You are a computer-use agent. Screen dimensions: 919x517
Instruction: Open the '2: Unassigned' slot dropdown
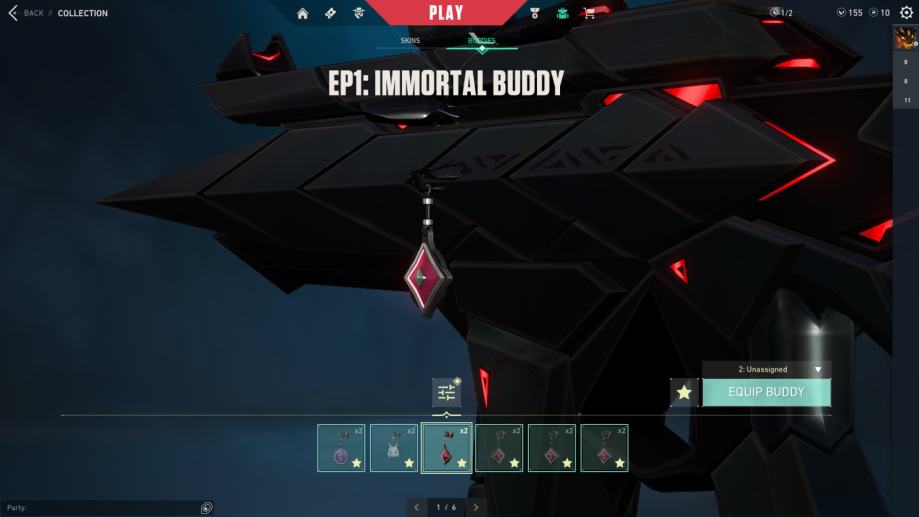click(766, 369)
